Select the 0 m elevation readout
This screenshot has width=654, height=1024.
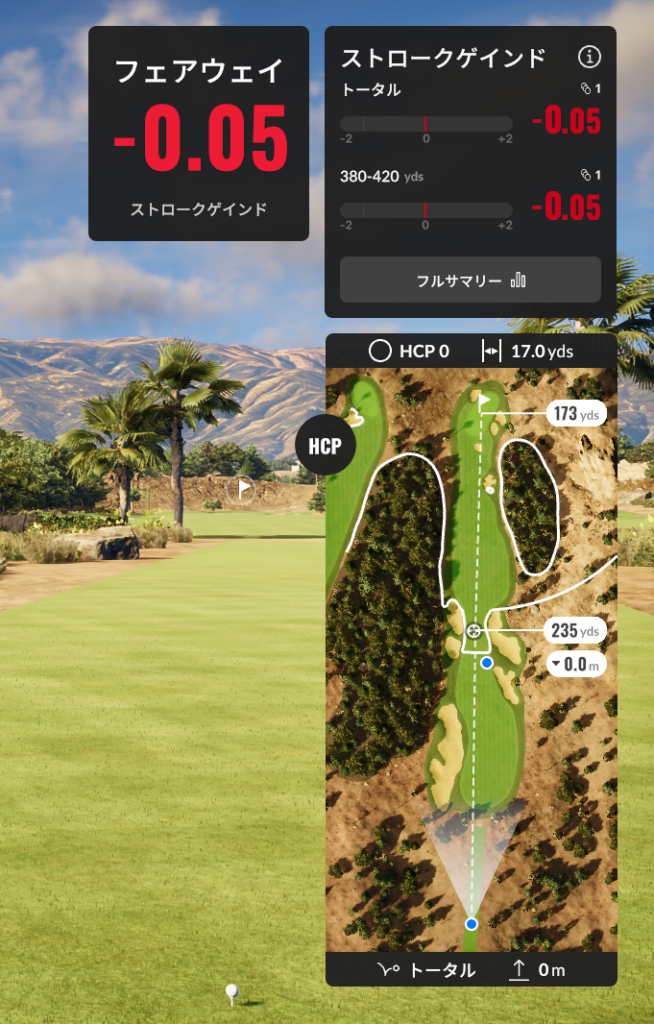(x=538, y=970)
